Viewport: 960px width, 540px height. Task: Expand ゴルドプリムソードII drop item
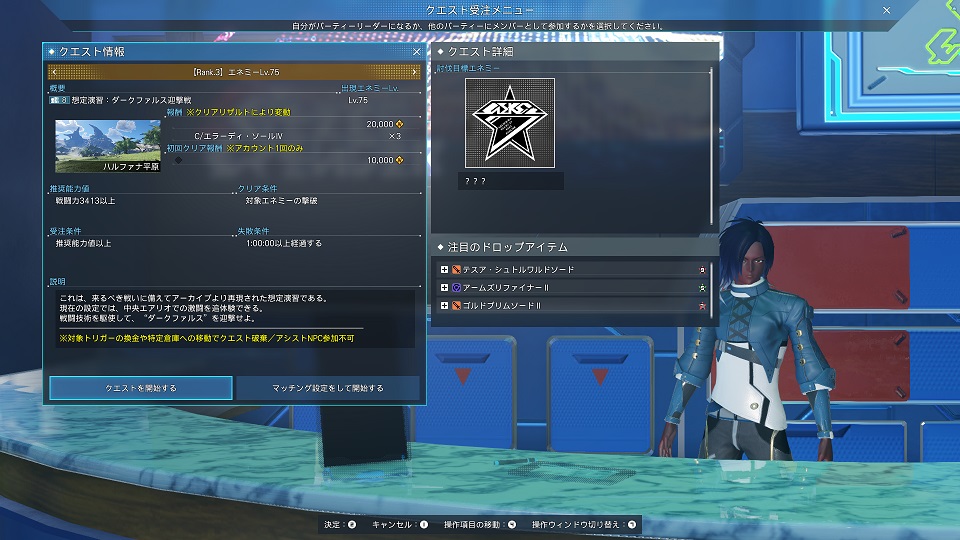tap(444, 305)
